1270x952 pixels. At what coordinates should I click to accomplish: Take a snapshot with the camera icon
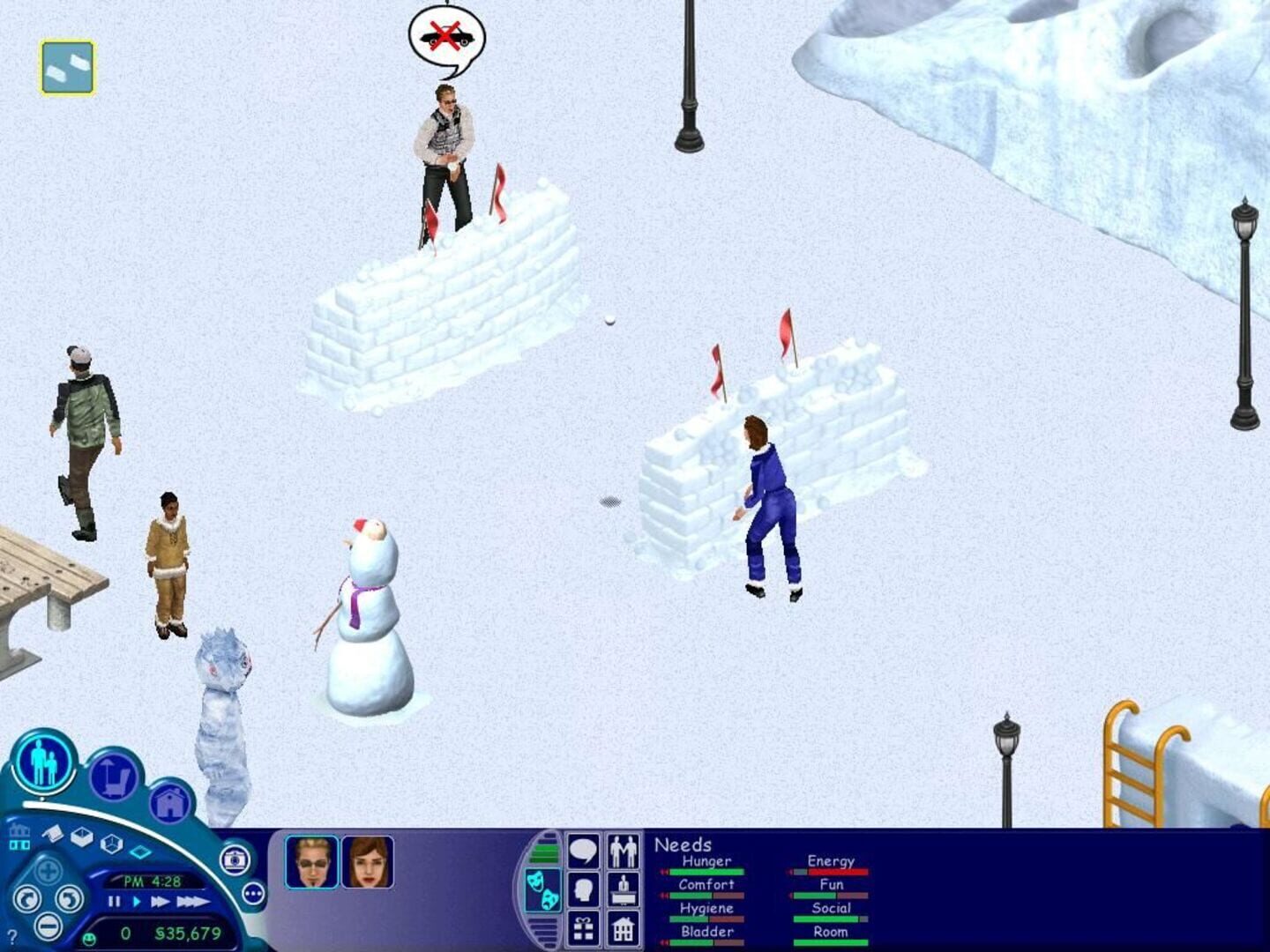[x=236, y=859]
